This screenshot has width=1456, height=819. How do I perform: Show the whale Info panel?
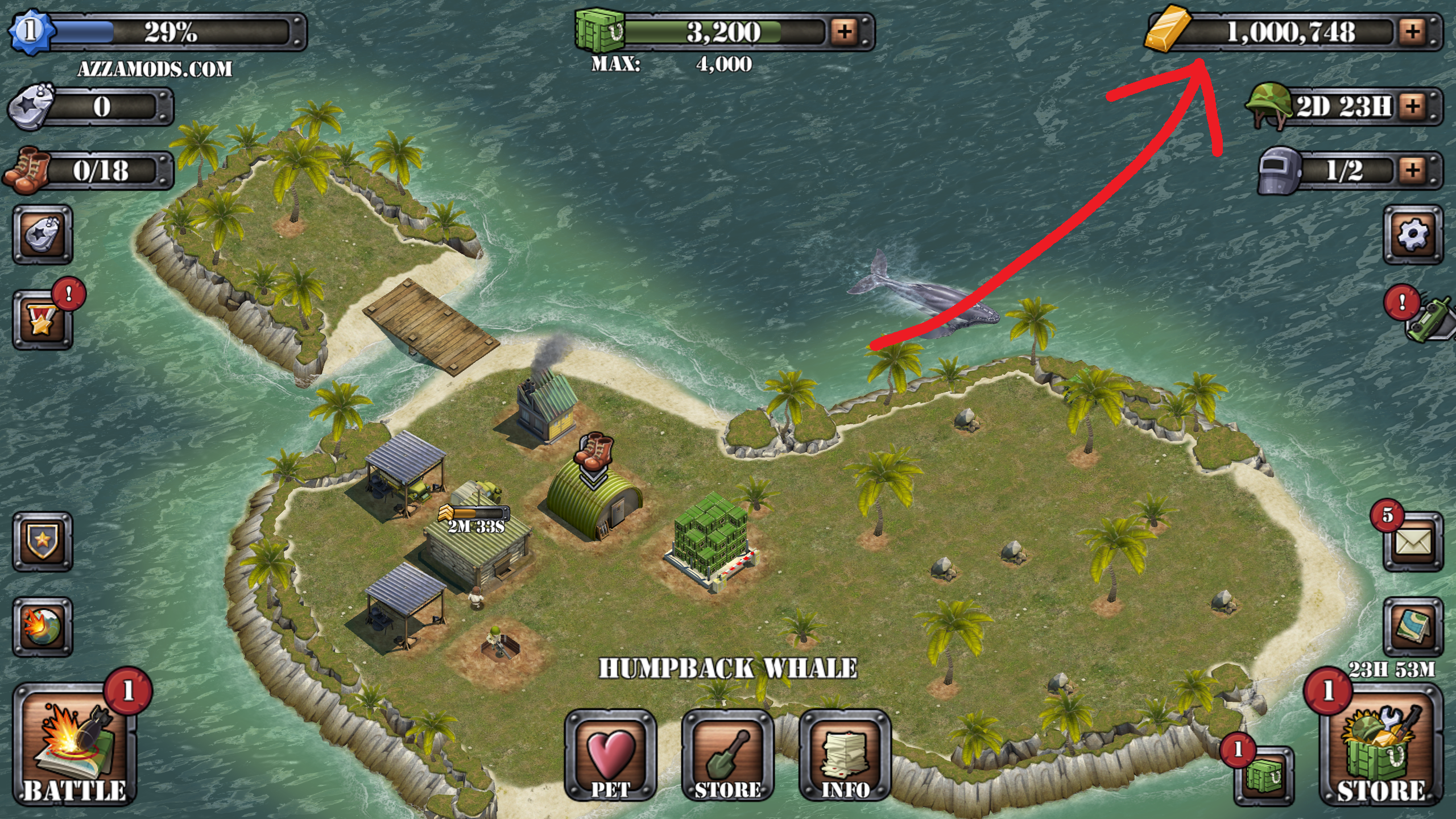click(x=845, y=755)
